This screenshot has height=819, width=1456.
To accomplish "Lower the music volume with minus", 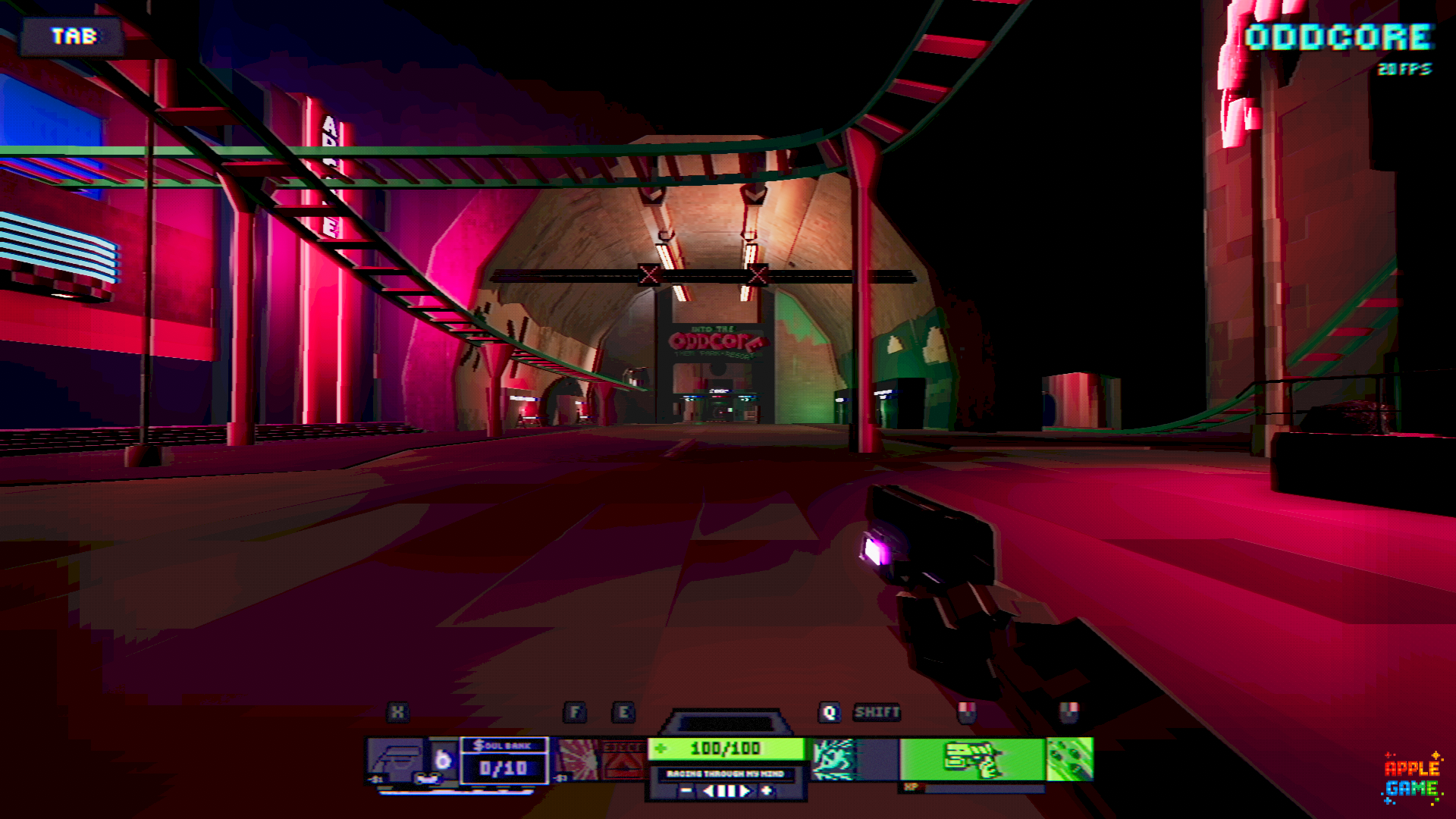I will (686, 791).
